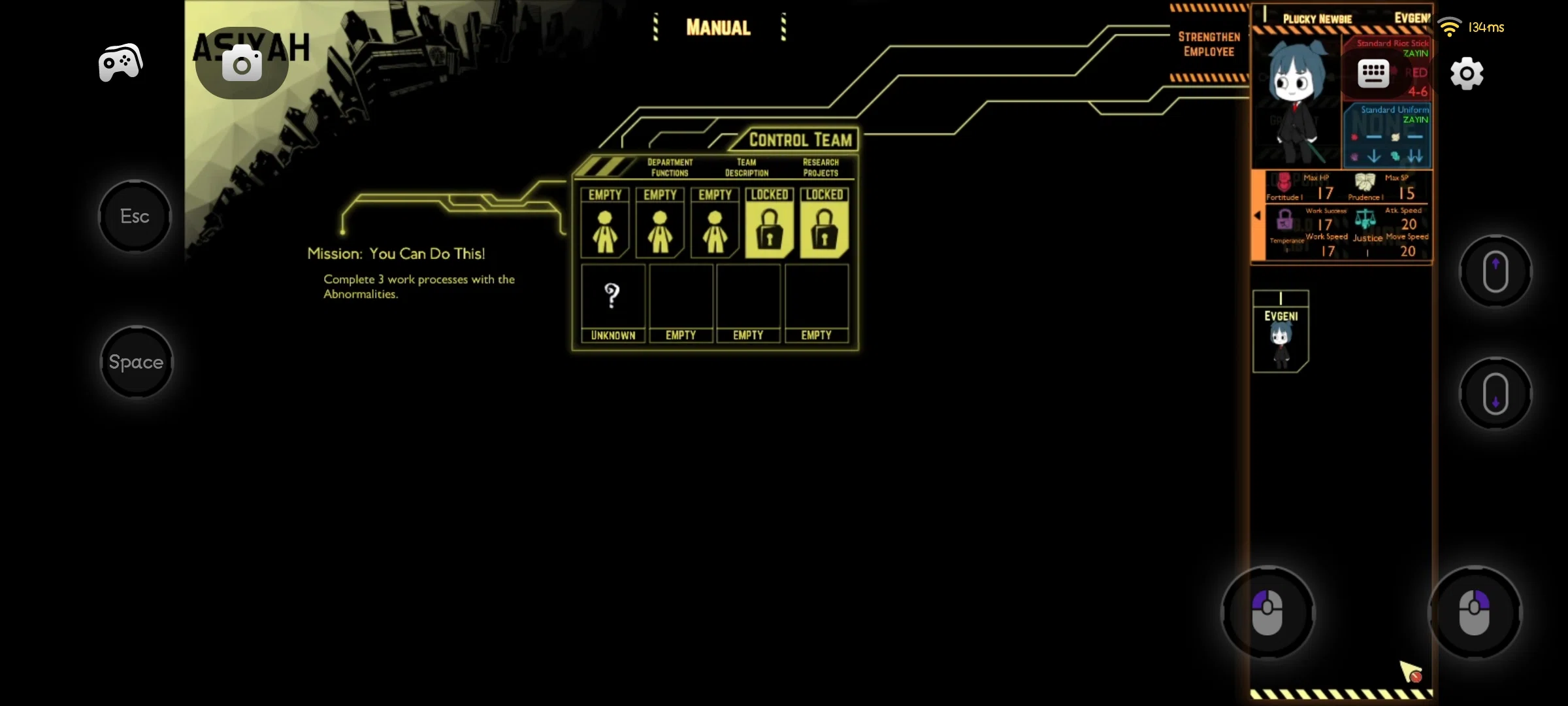Click the camera screenshot icon
This screenshot has width=1568, height=706.
click(241, 64)
